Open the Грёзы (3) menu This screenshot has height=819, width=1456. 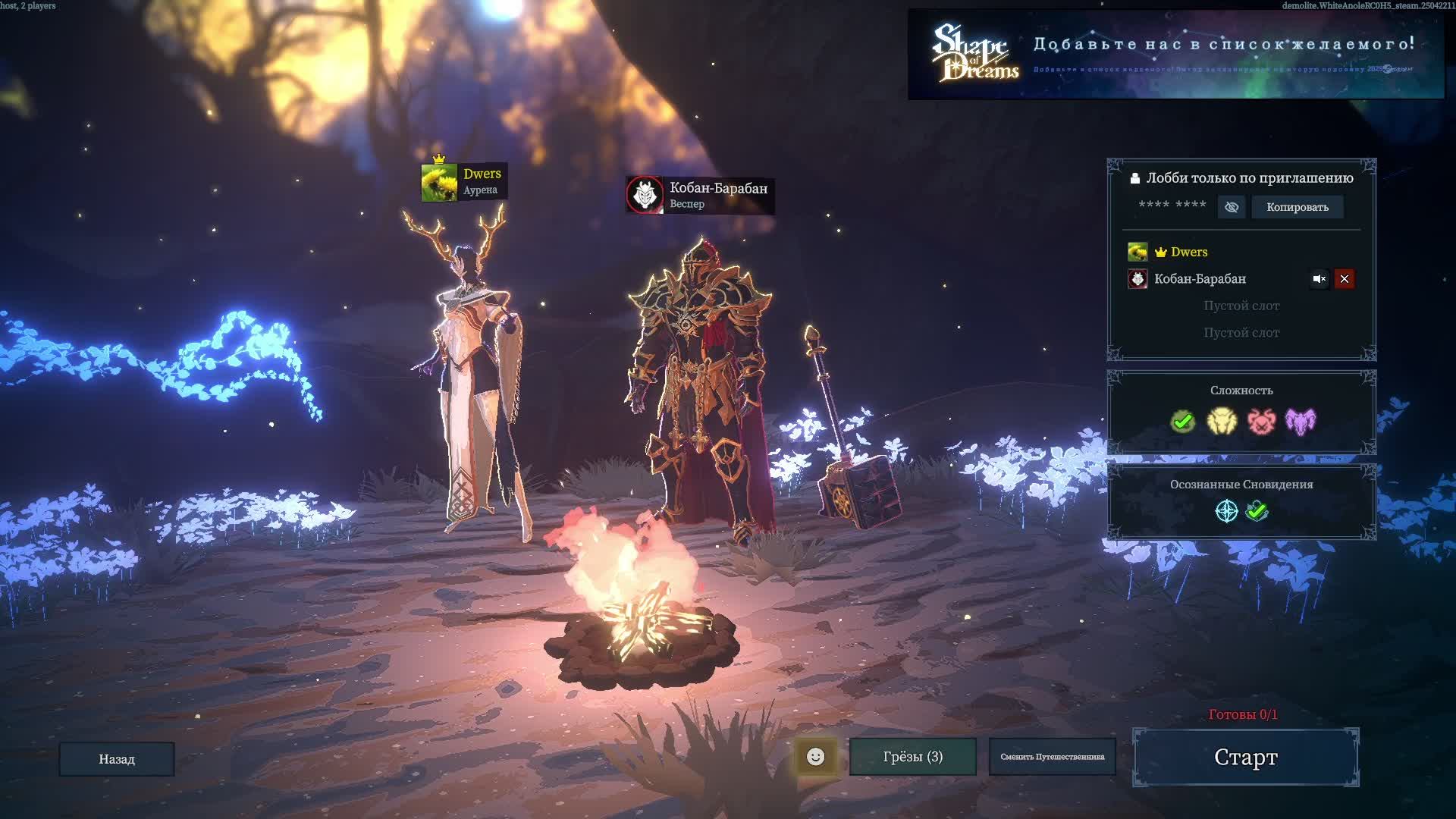(x=912, y=757)
